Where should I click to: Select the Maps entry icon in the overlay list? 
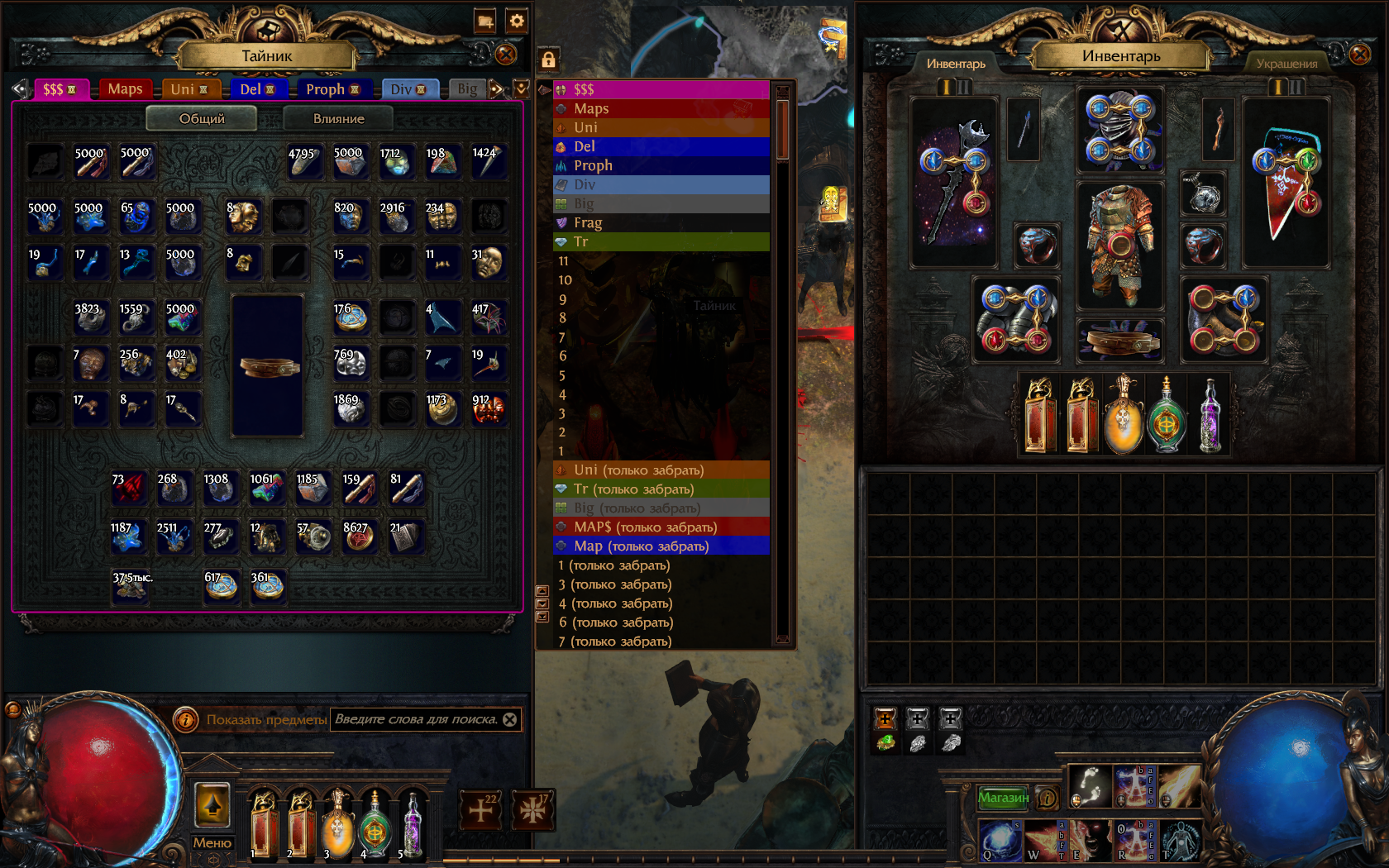click(561, 108)
